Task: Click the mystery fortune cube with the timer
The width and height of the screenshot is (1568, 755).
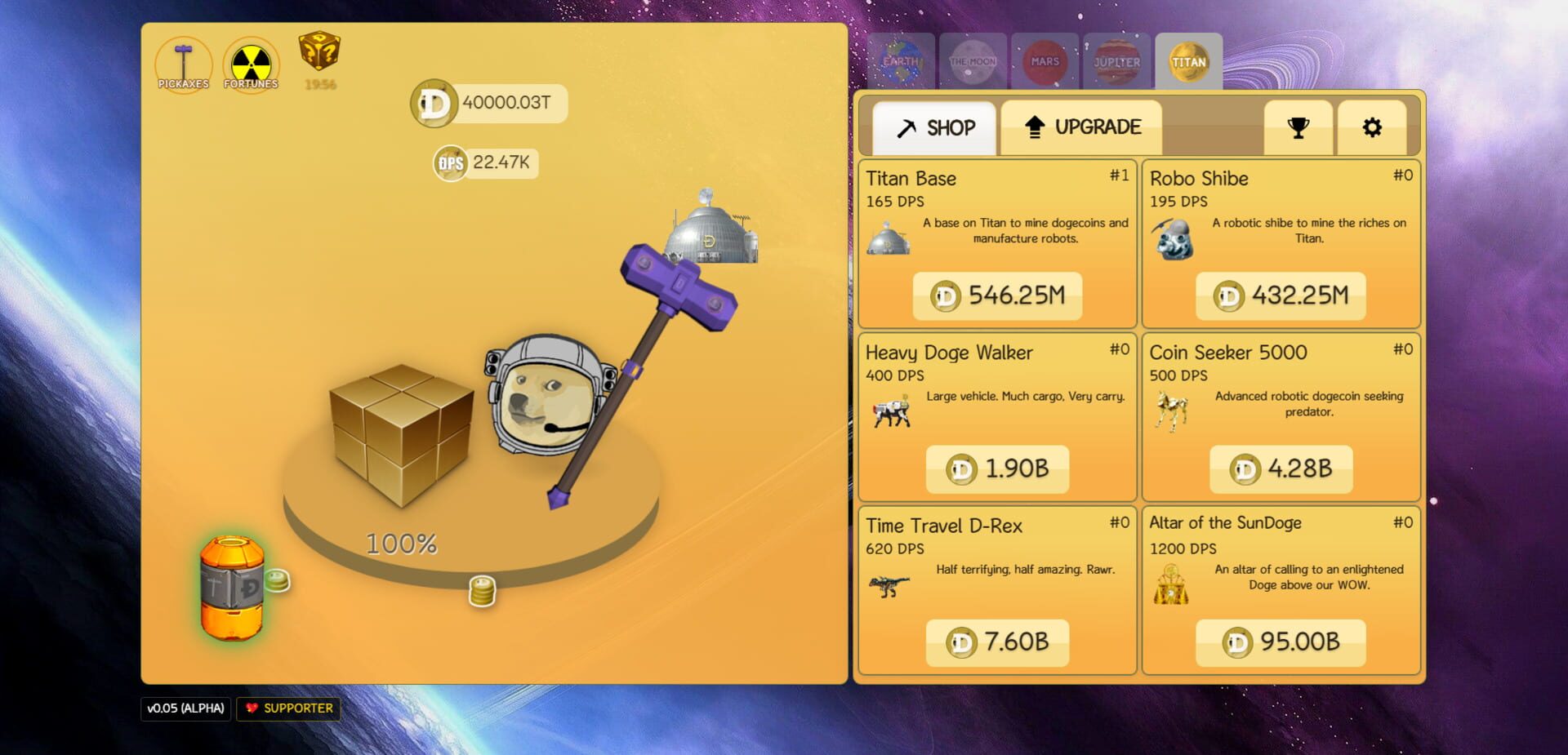Action: pyautogui.click(x=319, y=57)
